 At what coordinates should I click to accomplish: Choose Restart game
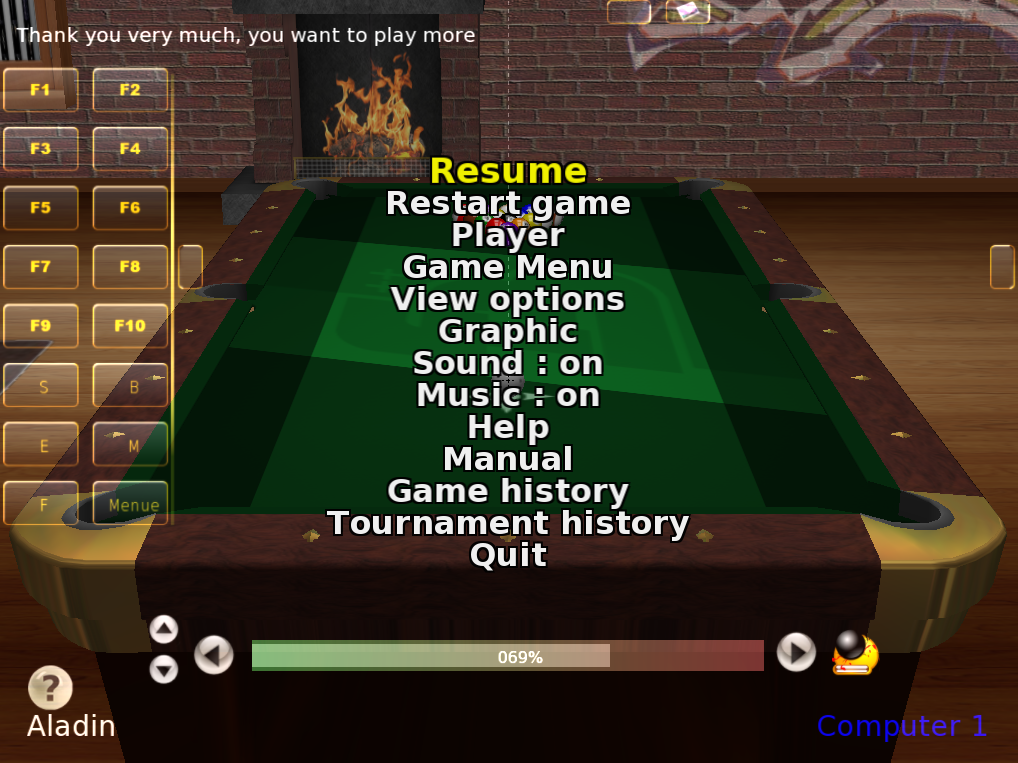[x=508, y=203]
